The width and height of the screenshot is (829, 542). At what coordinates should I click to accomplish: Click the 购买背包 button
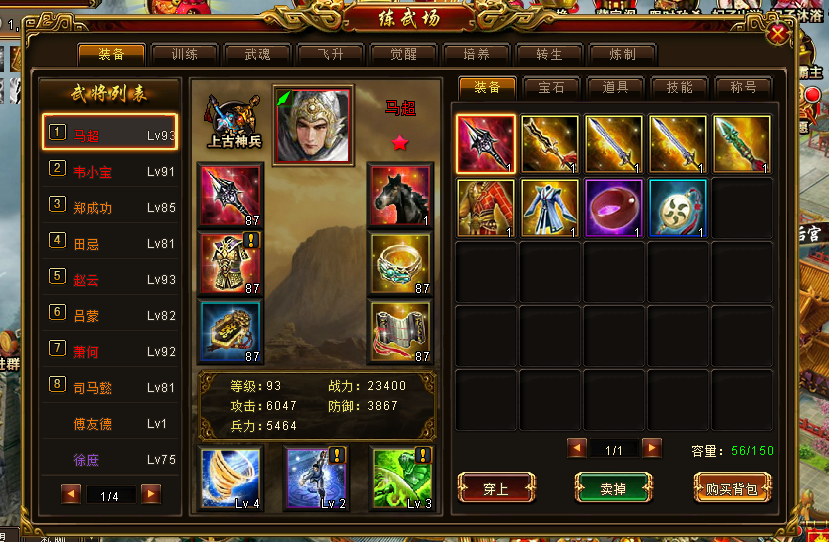733,488
